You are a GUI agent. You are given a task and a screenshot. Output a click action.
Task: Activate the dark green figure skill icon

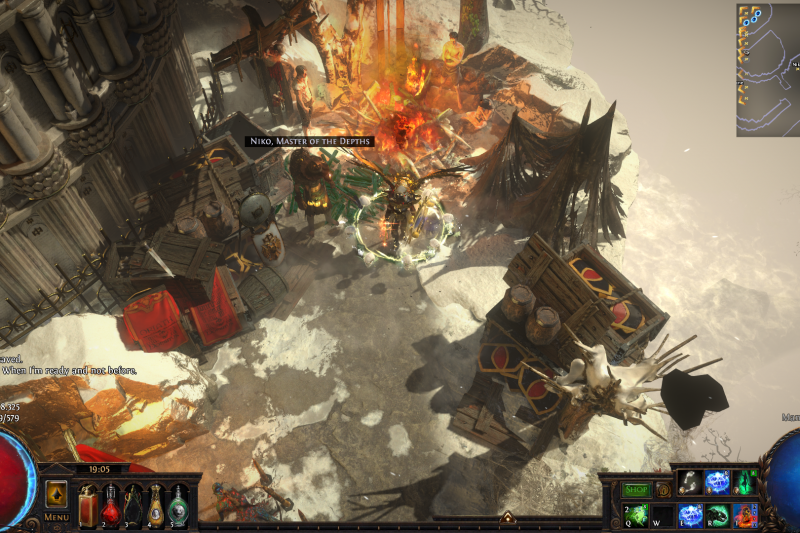tap(744, 482)
